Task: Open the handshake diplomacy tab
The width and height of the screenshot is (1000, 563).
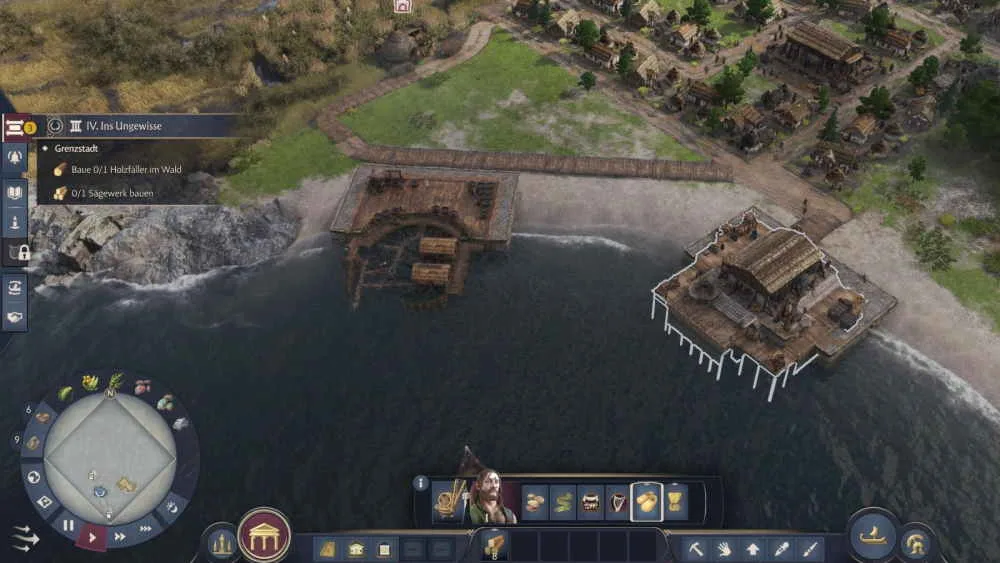Action: [15, 316]
